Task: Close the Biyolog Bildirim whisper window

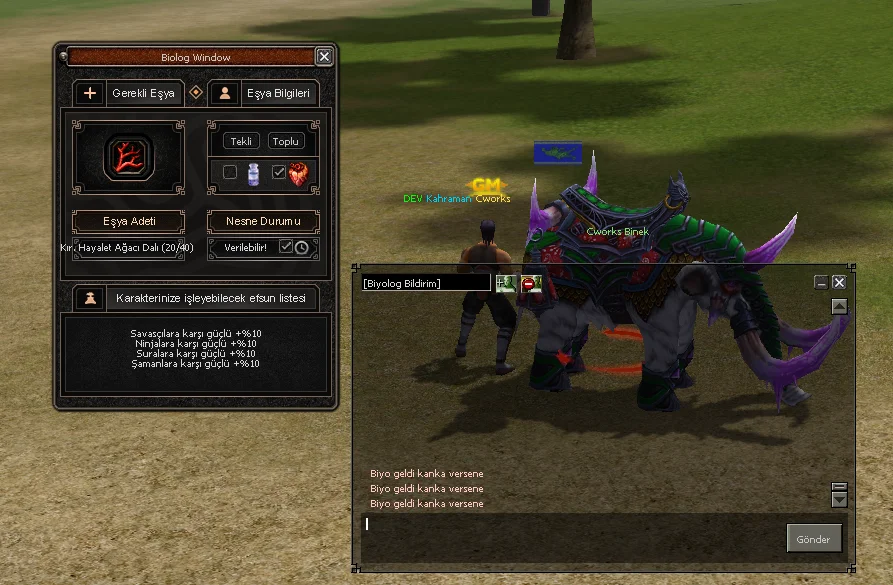Action: point(839,283)
